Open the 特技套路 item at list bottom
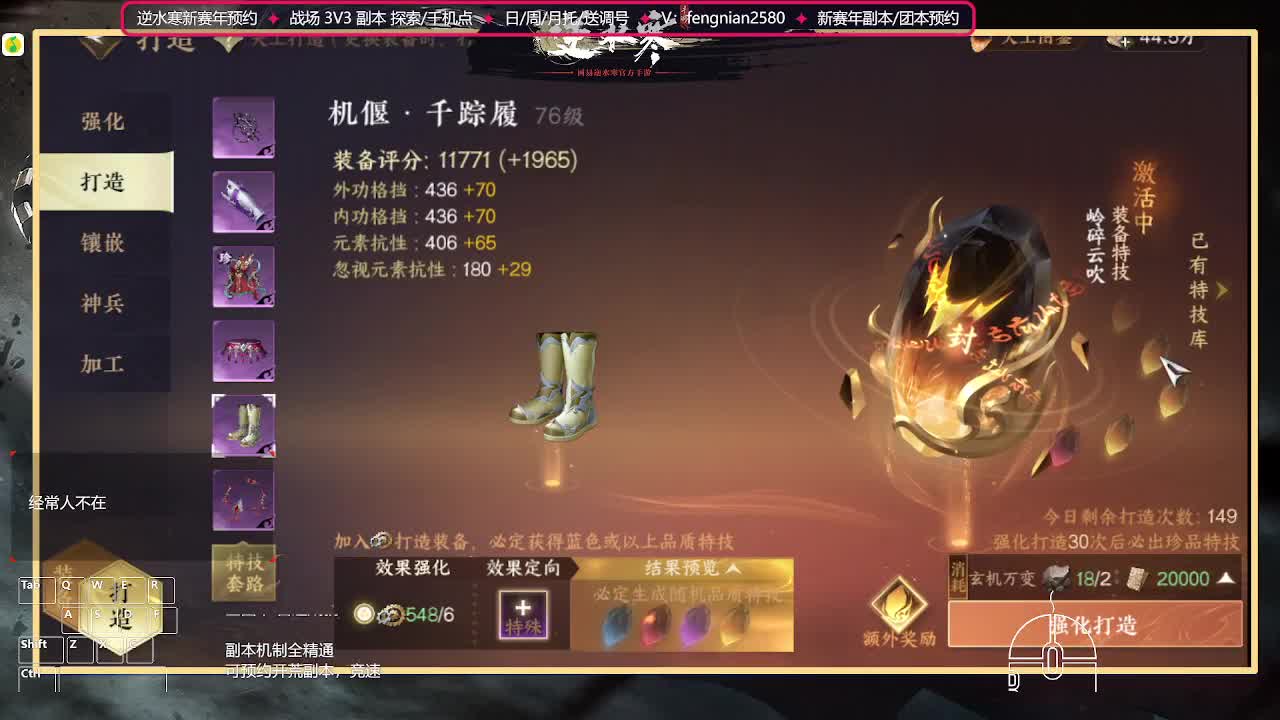The width and height of the screenshot is (1280, 720). pyautogui.click(x=243, y=570)
